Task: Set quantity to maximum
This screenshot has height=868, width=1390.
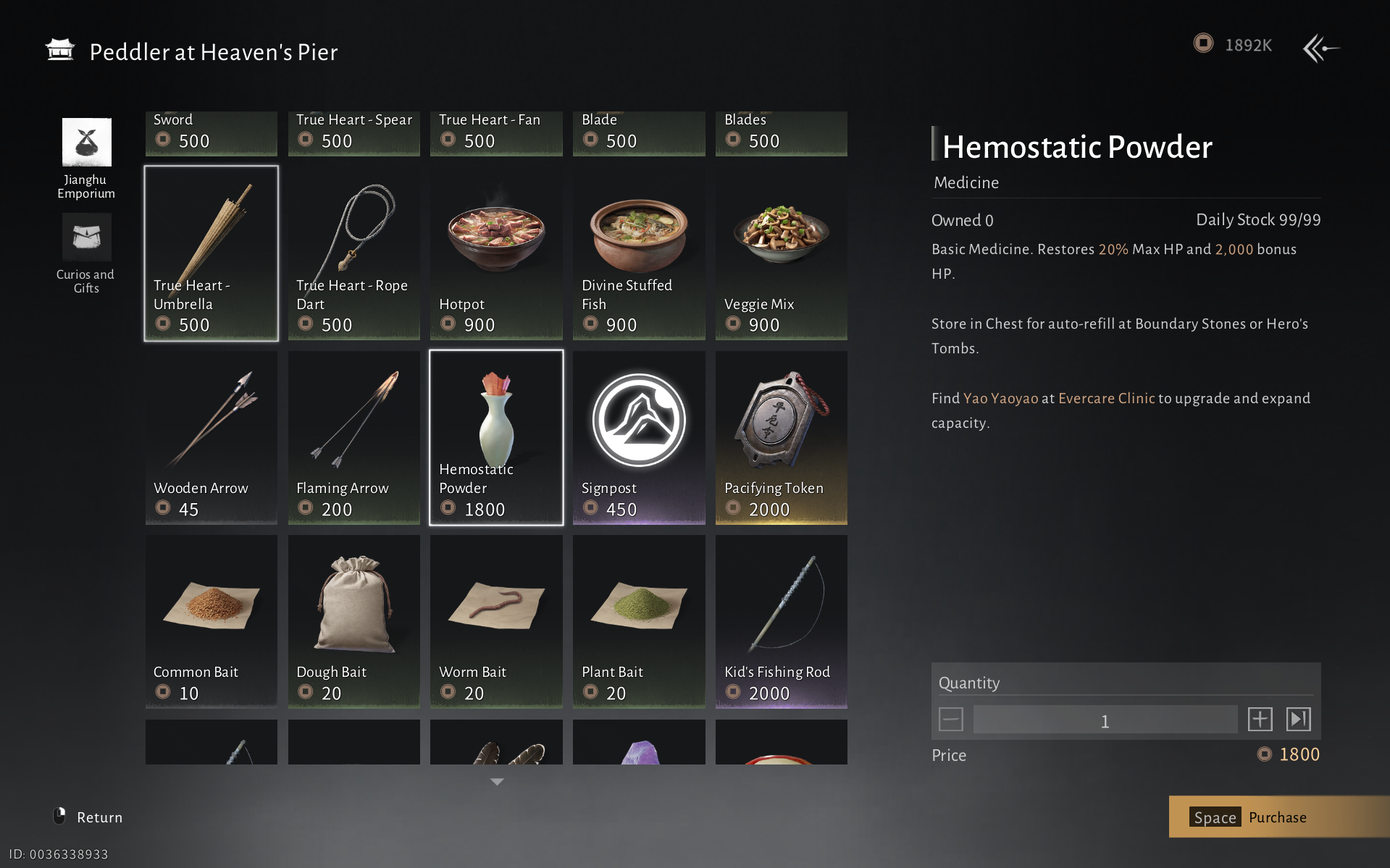Action: click(x=1298, y=720)
